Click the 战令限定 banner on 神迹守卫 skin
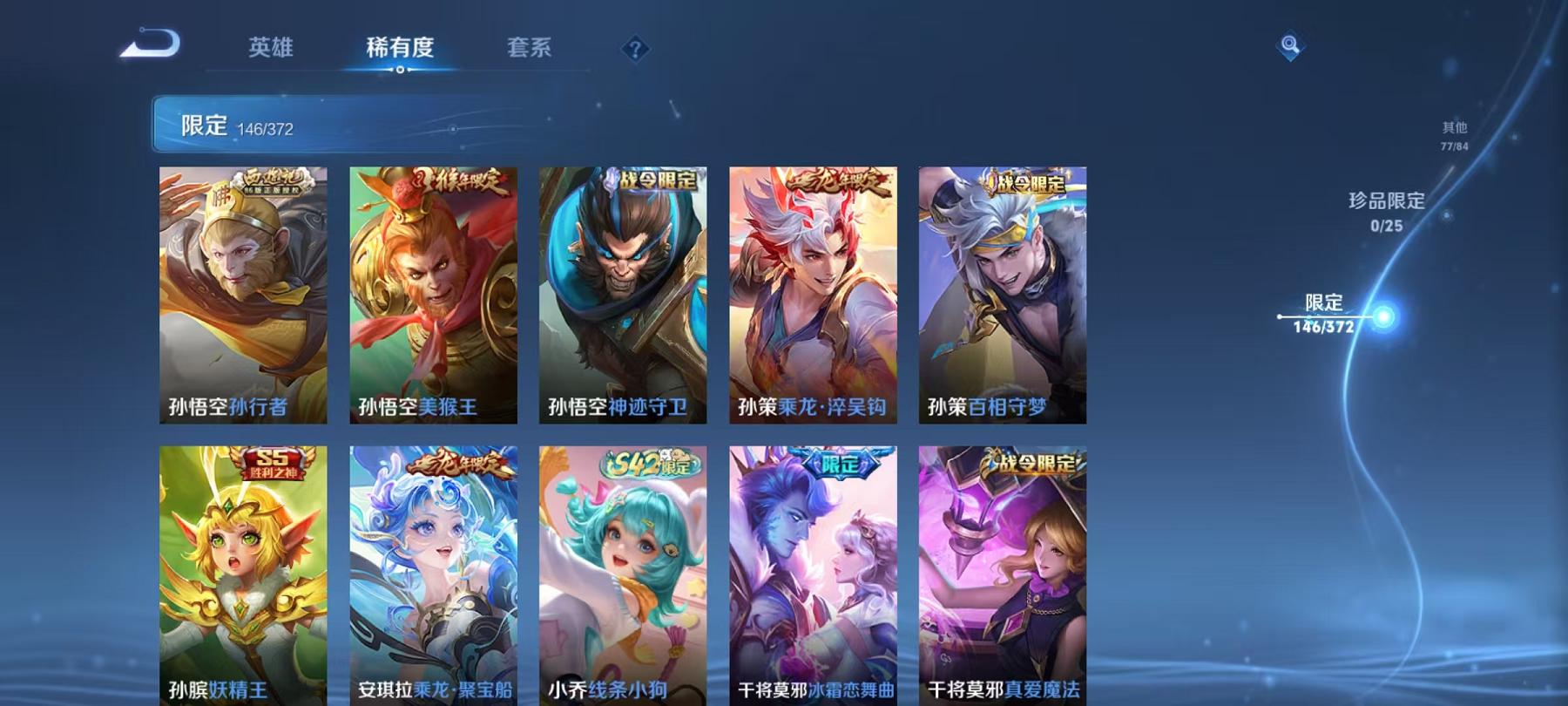This screenshot has height=706, width=1568. [654, 180]
